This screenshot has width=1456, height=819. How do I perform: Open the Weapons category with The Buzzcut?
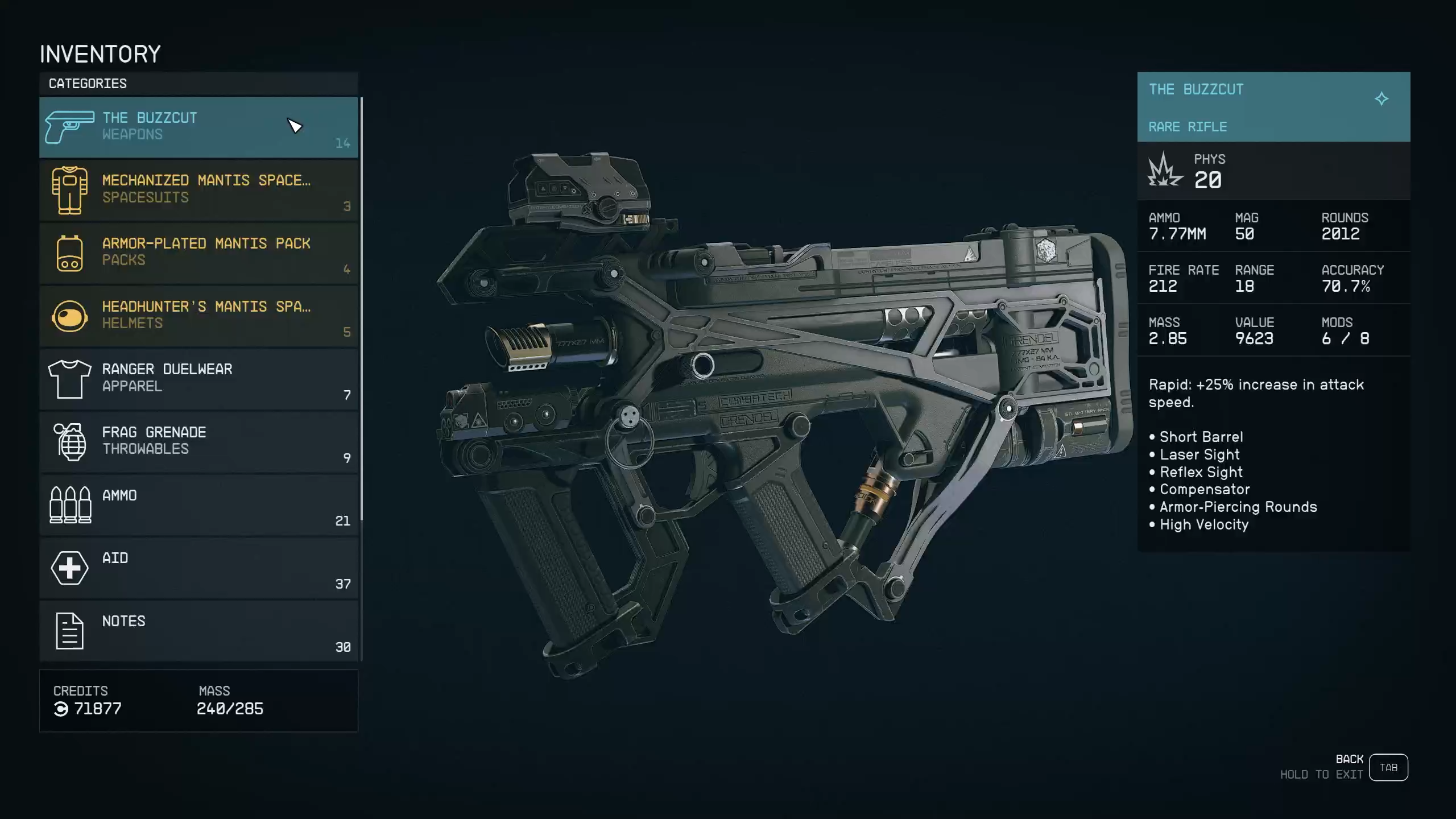click(x=198, y=127)
